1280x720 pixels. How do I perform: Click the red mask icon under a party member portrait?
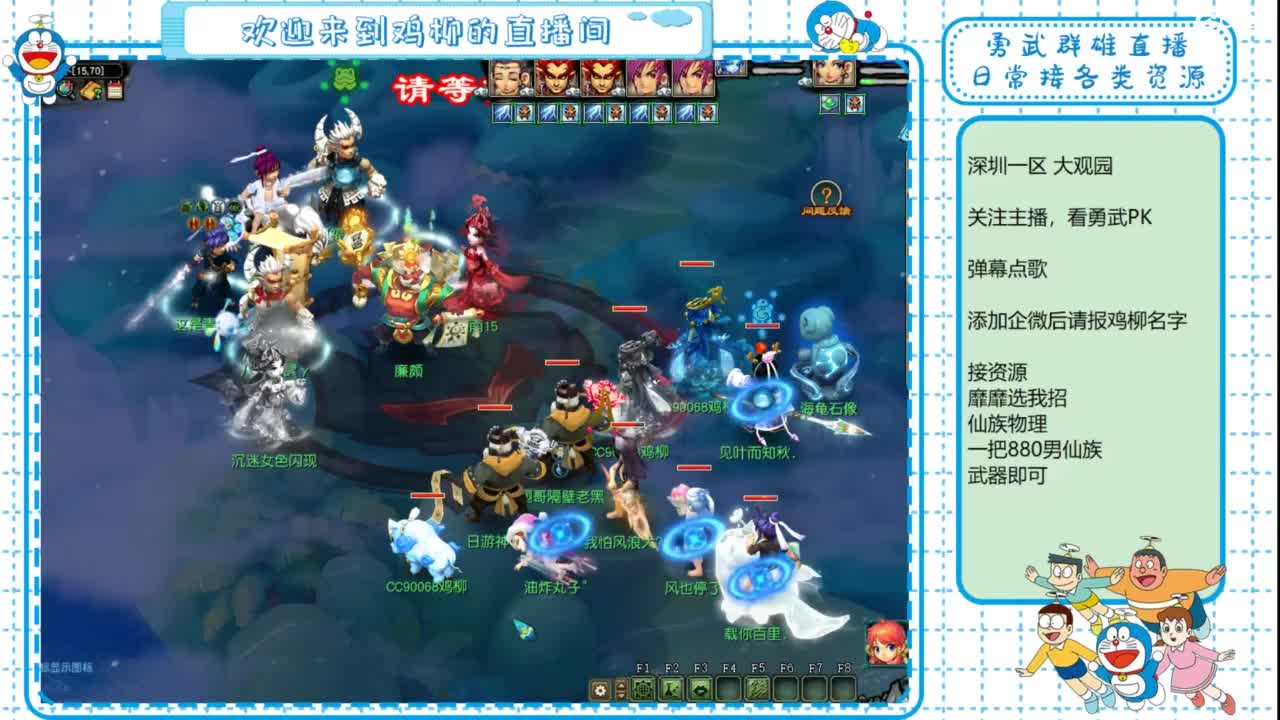524,113
